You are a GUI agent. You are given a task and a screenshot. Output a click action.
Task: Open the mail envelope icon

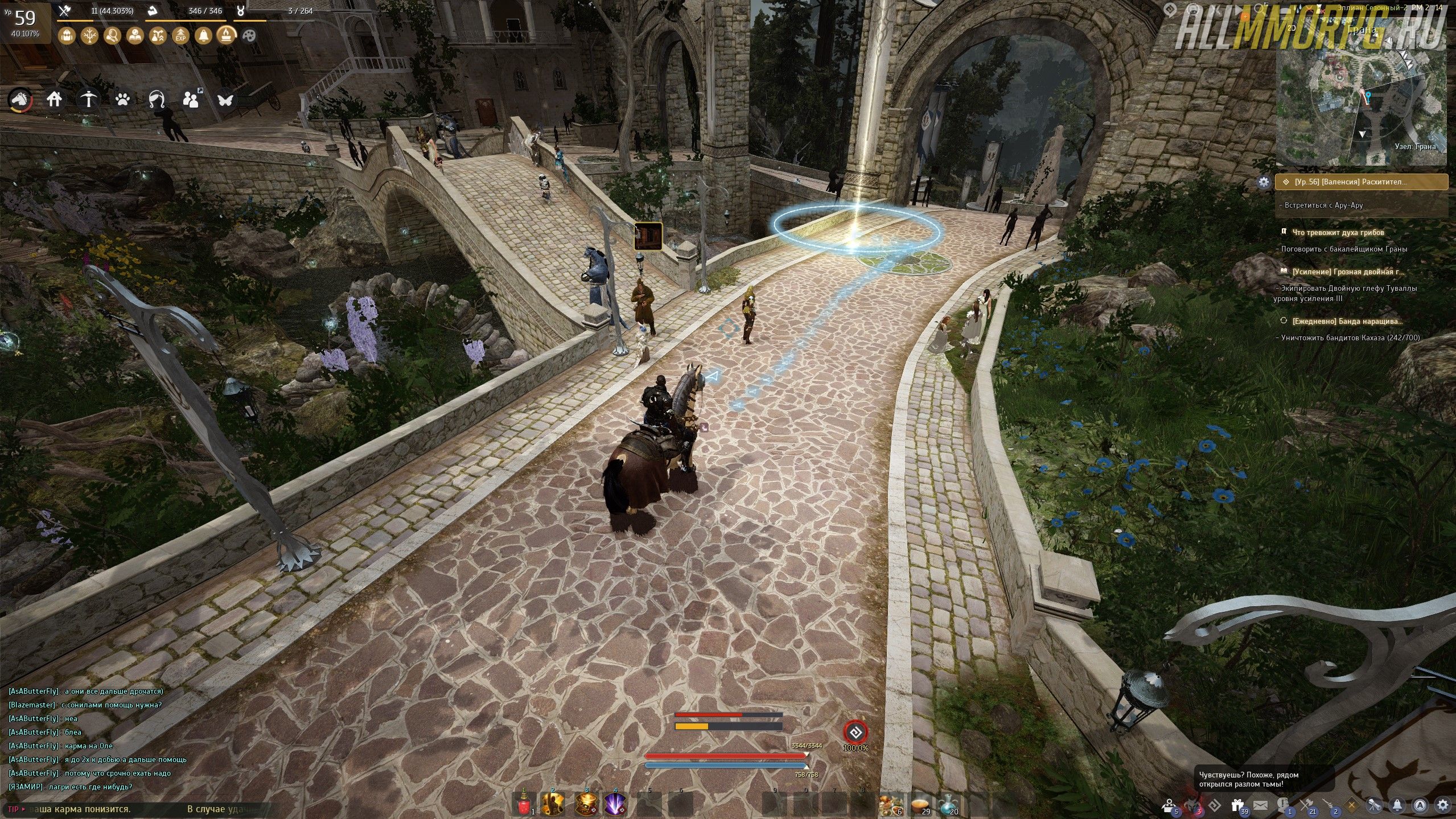coord(1260,805)
